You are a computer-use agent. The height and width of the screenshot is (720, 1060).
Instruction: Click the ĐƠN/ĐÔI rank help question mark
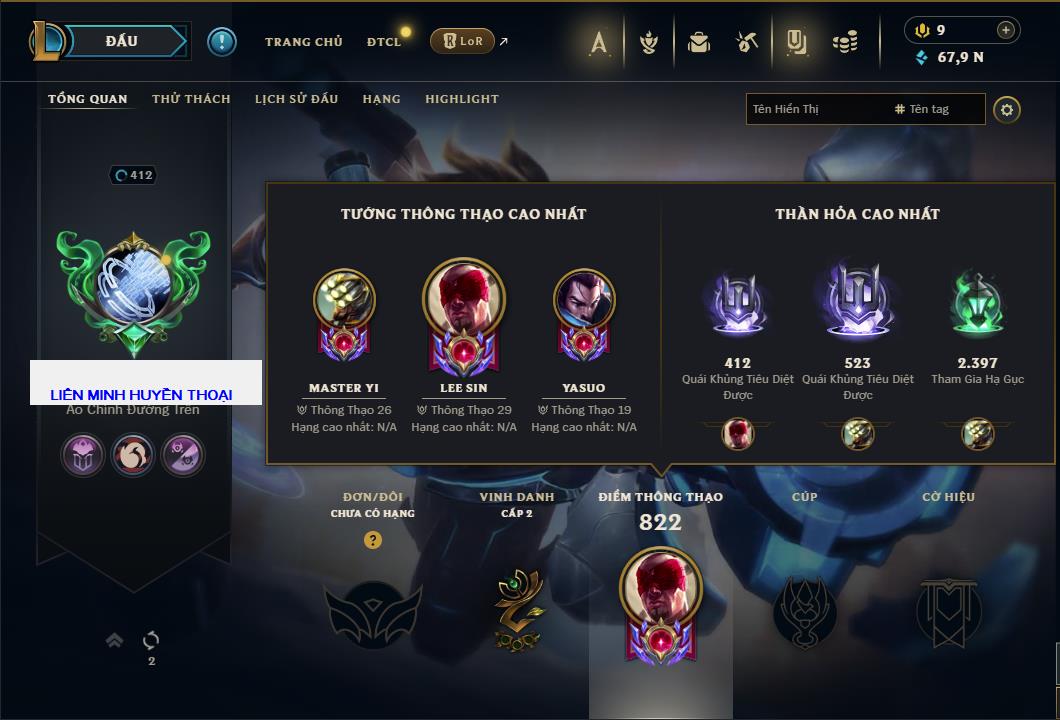[x=373, y=541]
